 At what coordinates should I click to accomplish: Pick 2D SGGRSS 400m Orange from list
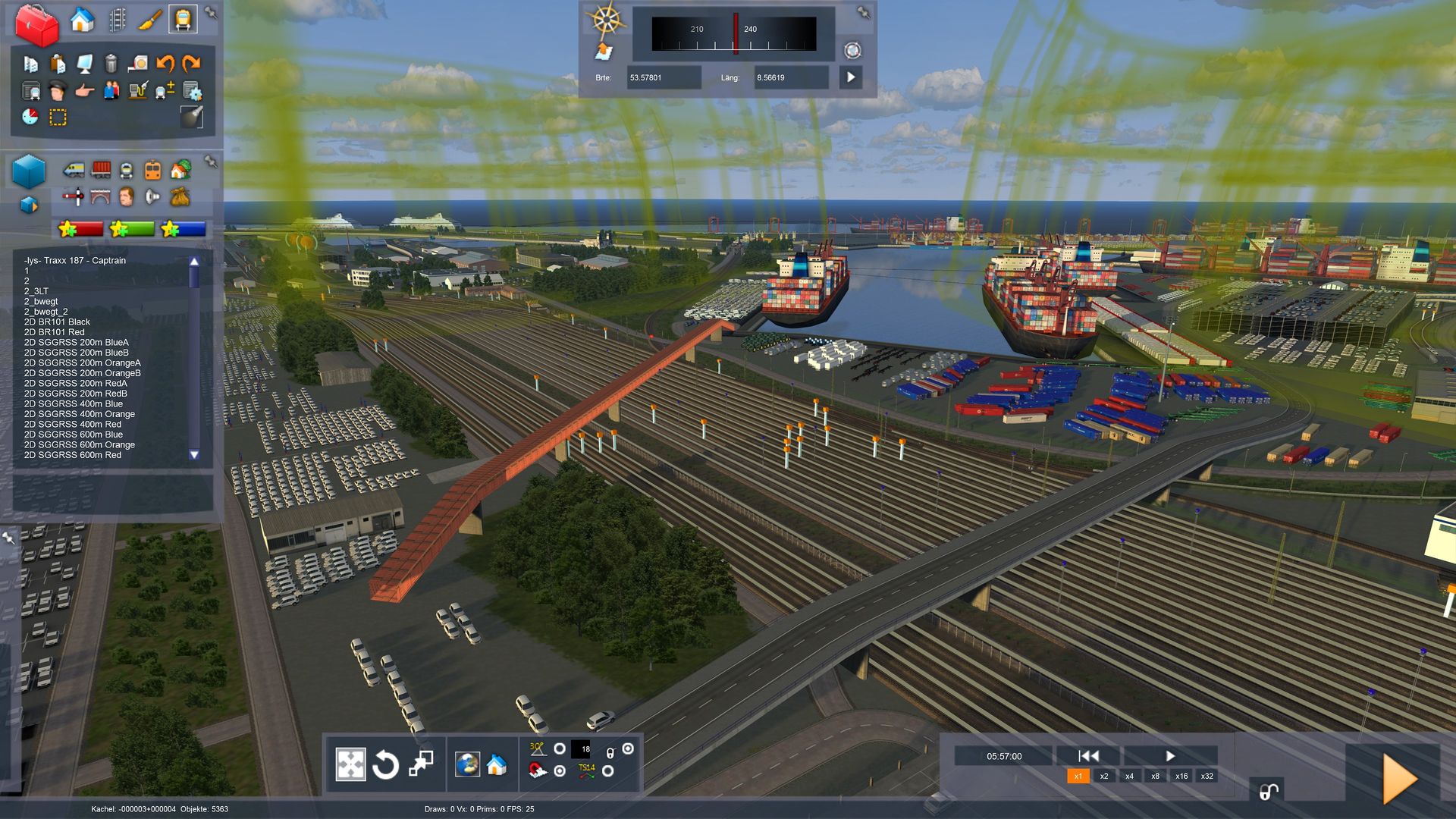pyautogui.click(x=79, y=414)
